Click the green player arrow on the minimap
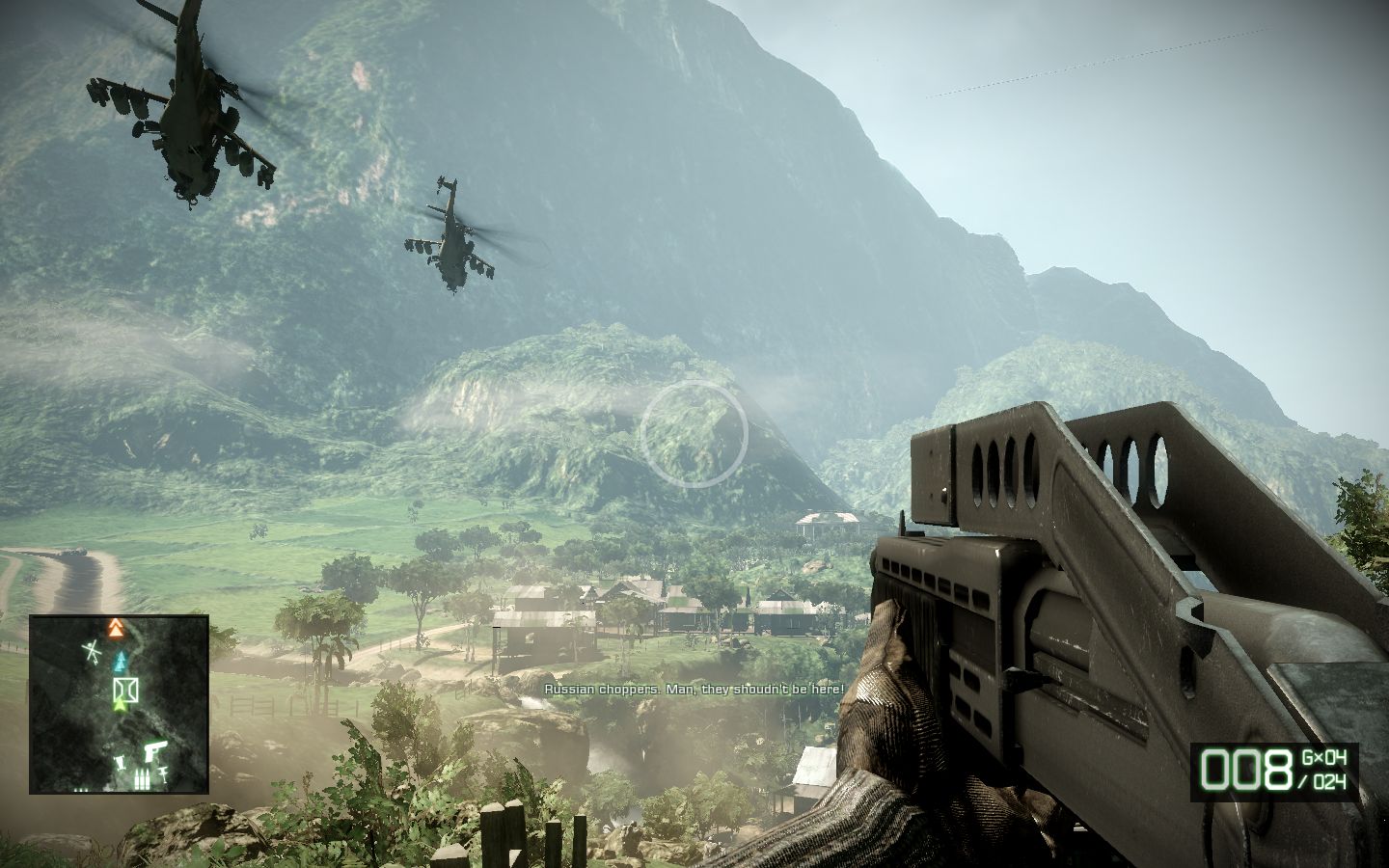Viewport: 1389px width, 868px height. pos(120,707)
